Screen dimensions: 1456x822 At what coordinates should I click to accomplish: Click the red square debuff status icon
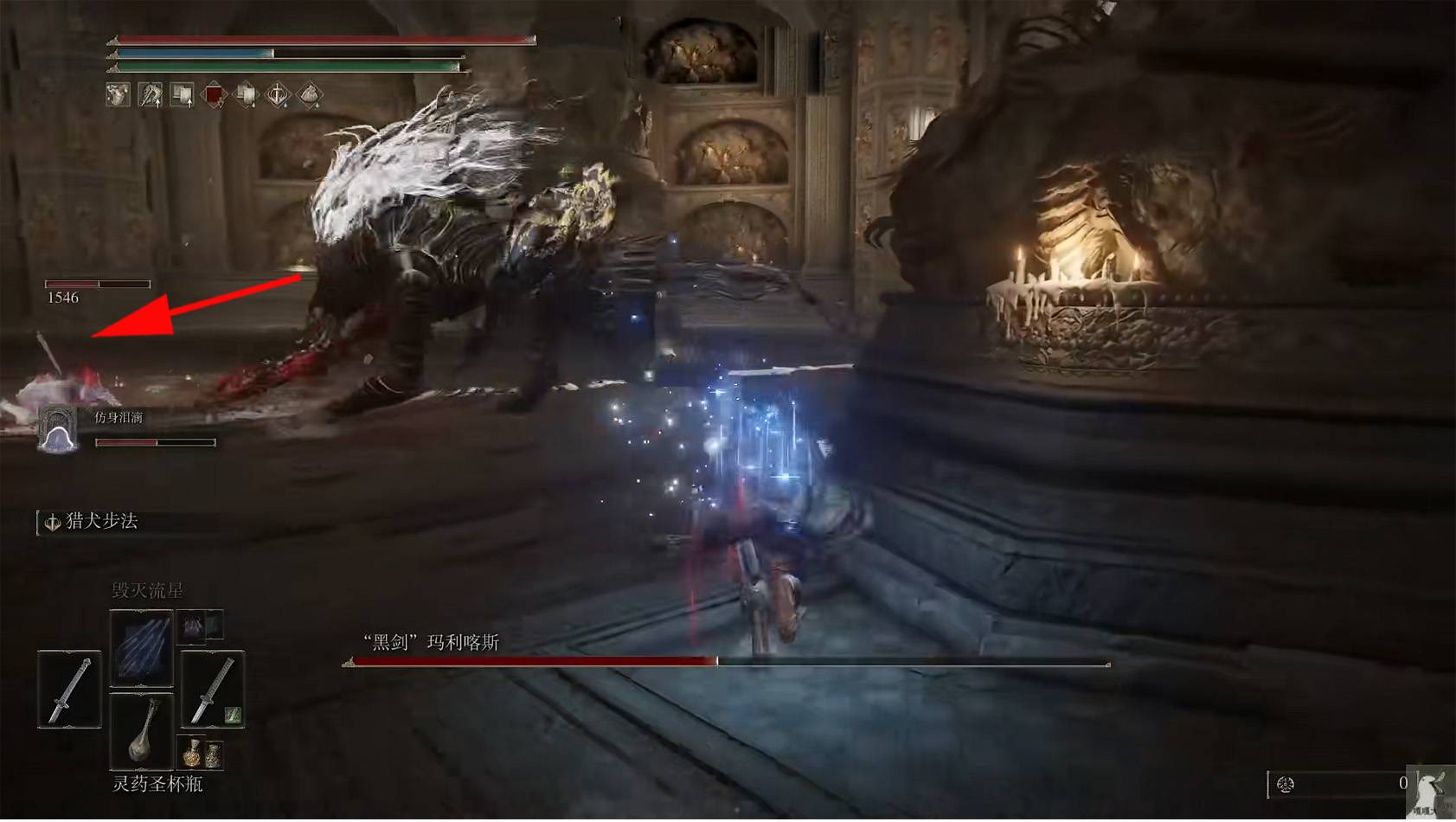[214, 94]
